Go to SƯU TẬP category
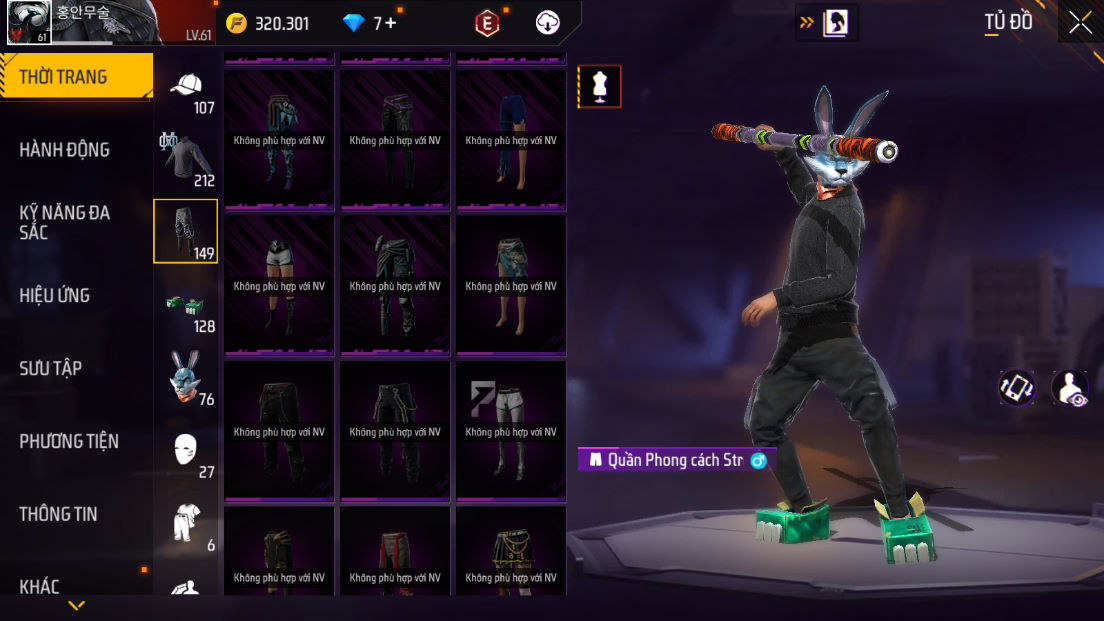The height and width of the screenshot is (621, 1104). coord(51,368)
